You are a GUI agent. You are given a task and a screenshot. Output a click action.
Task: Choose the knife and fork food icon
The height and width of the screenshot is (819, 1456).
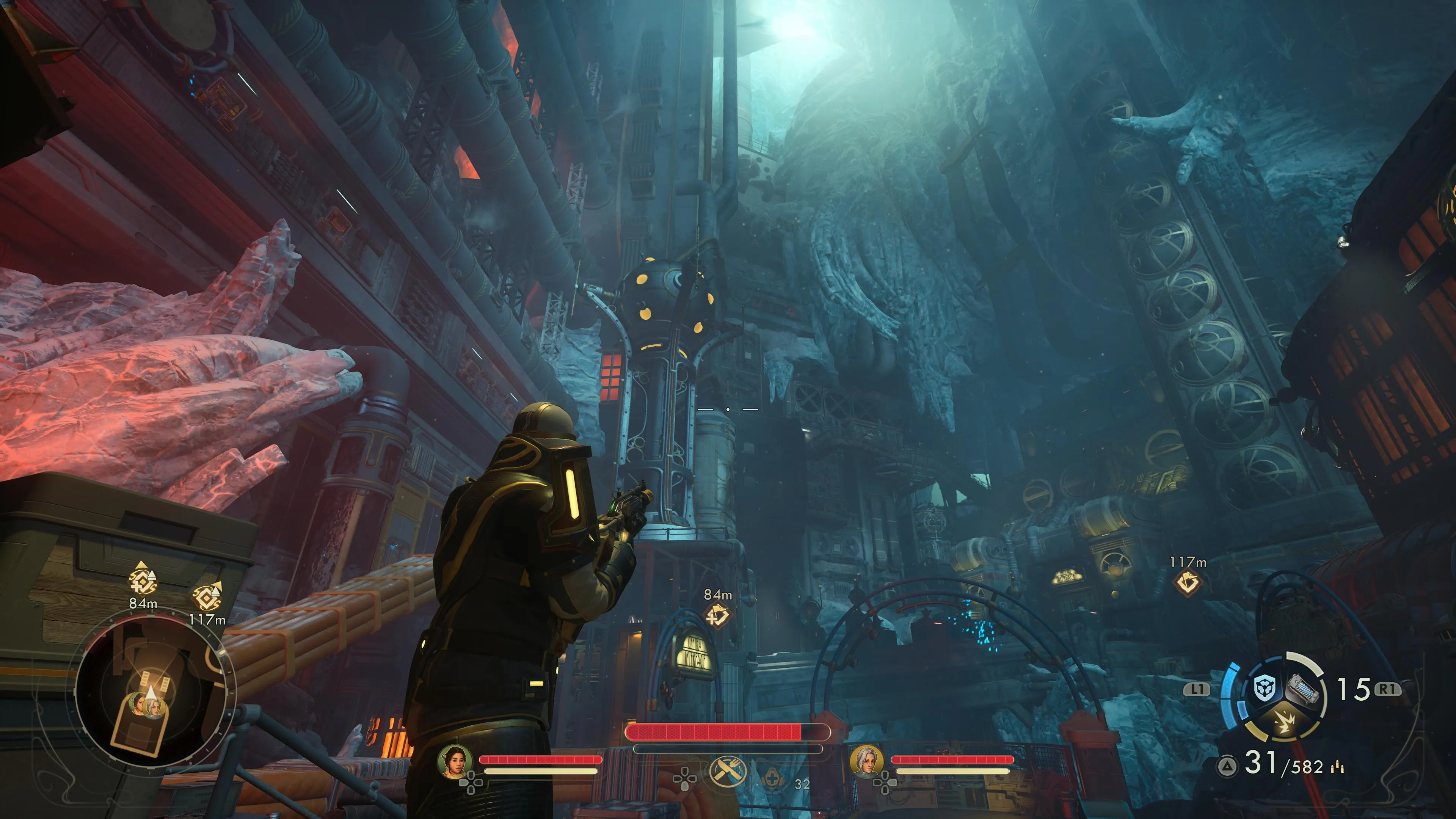(x=728, y=771)
